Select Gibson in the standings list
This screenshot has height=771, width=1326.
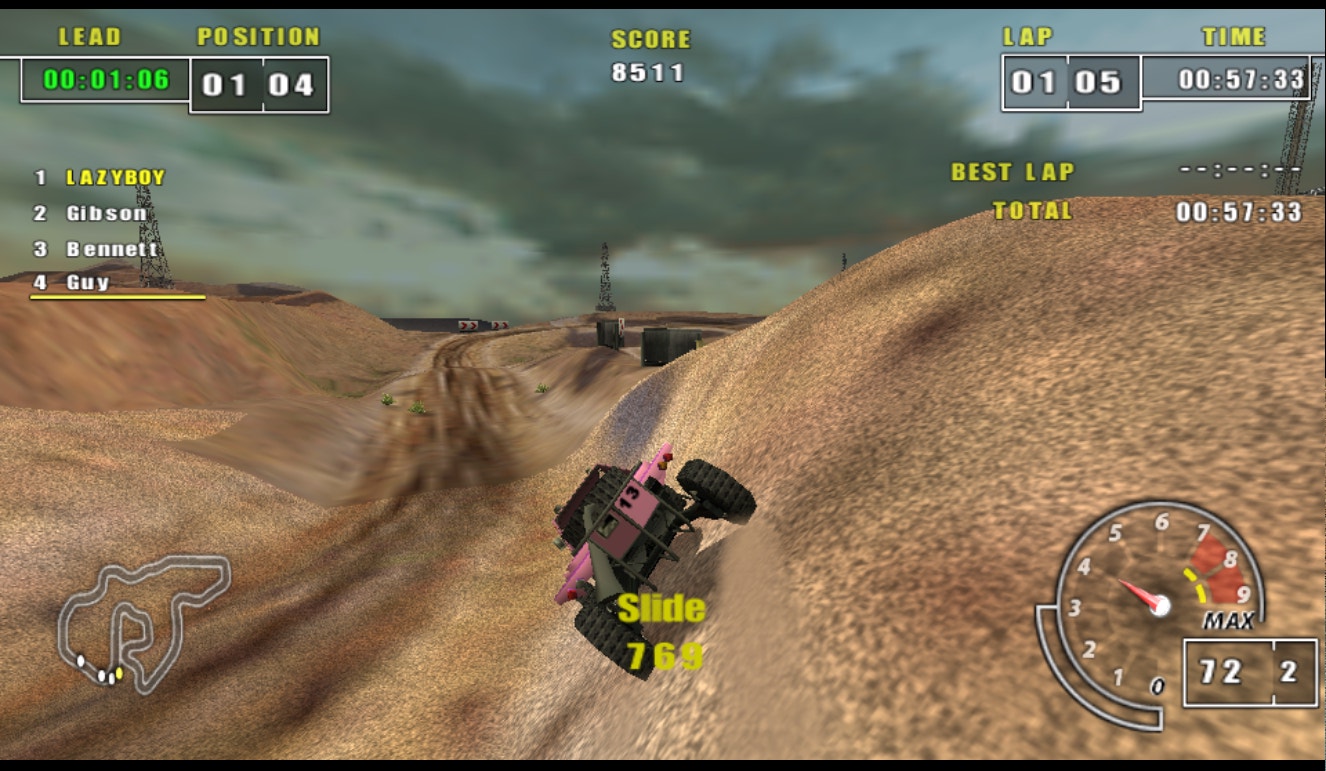tap(106, 213)
